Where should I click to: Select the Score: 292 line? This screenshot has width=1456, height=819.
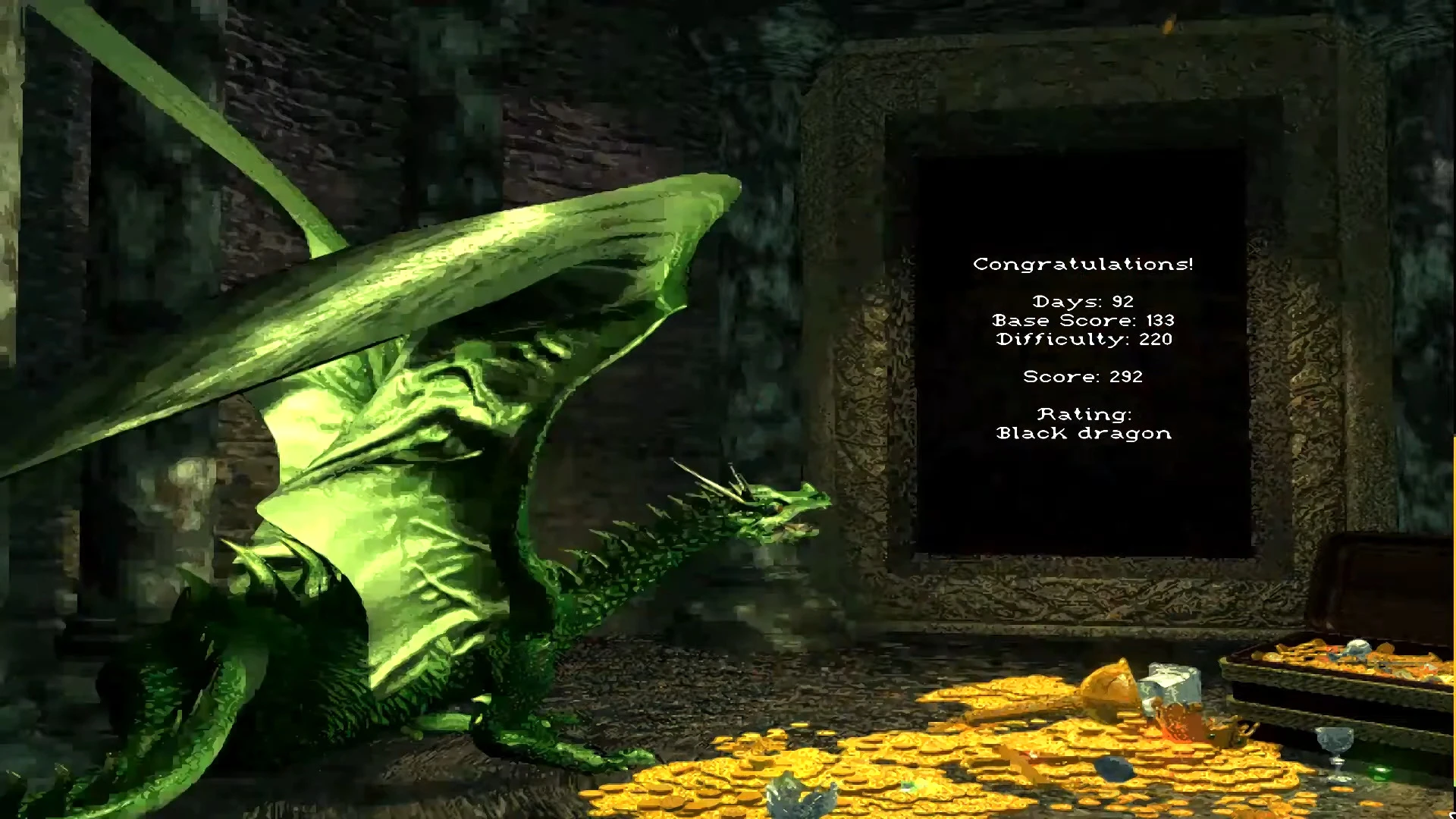click(x=1084, y=376)
